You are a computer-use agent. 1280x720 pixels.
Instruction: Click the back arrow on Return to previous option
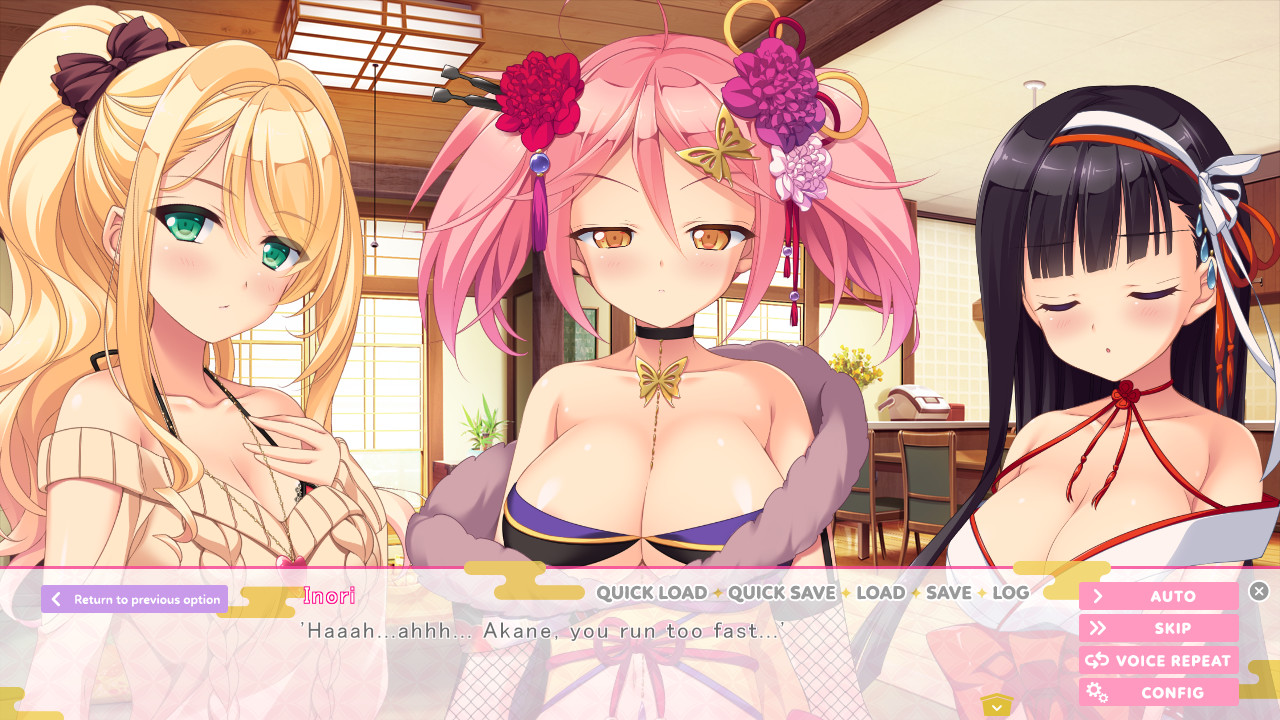click(x=56, y=599)
